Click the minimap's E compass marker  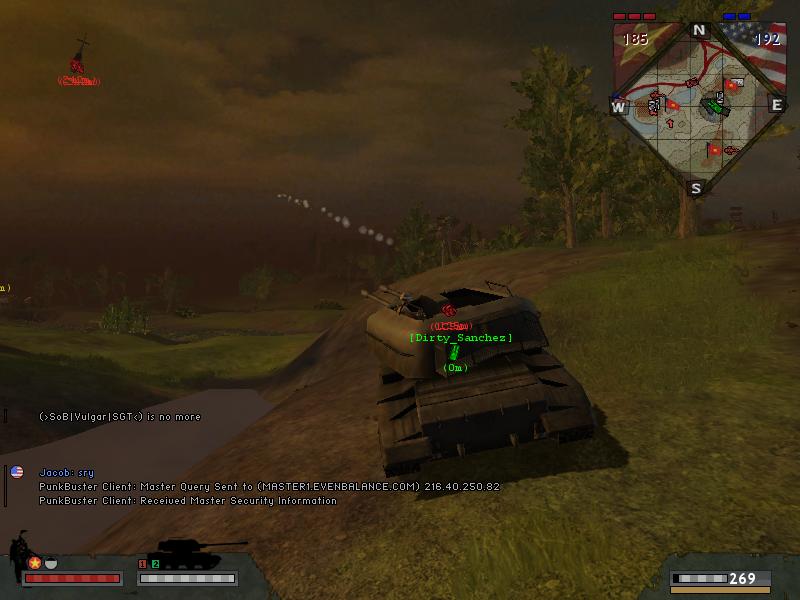click(x=776, y=105)
